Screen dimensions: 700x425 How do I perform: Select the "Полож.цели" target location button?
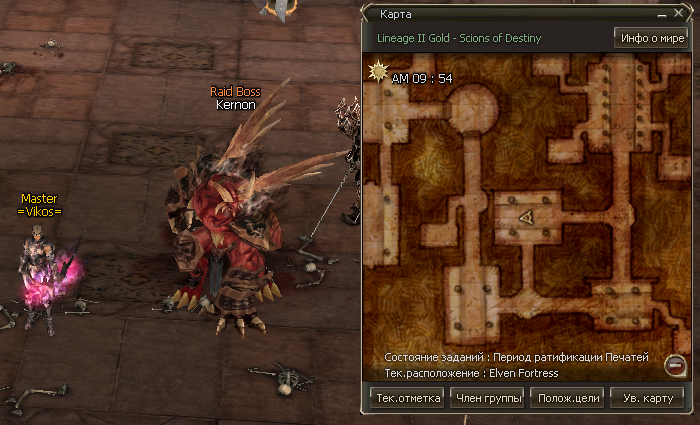(x=567, y=397)
